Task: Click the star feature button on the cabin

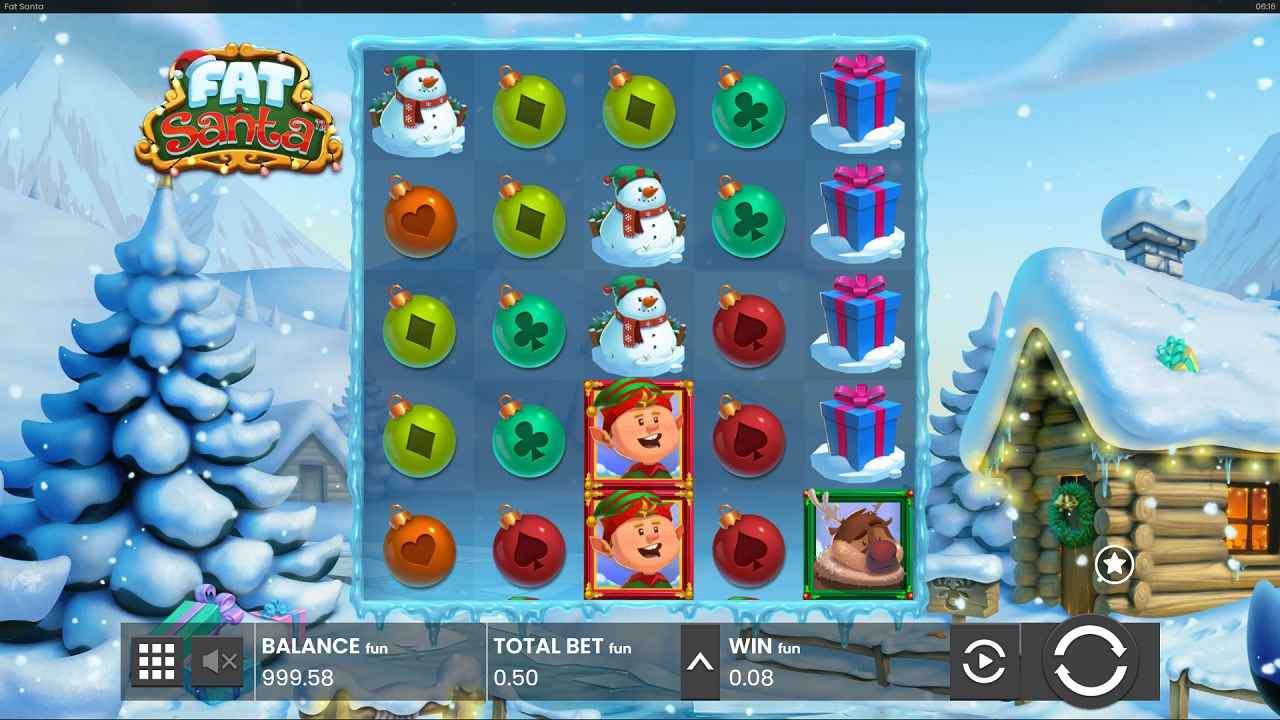Action: tap(1113, 563)
